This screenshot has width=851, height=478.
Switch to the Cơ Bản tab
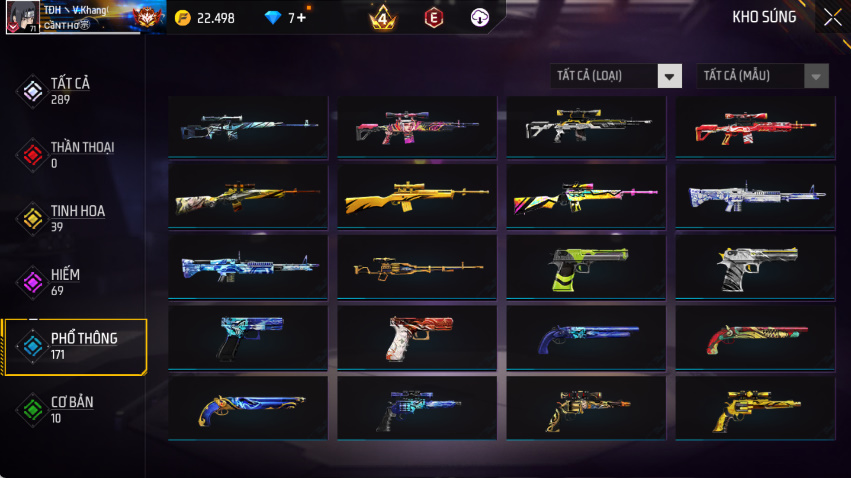pos(72,410)
